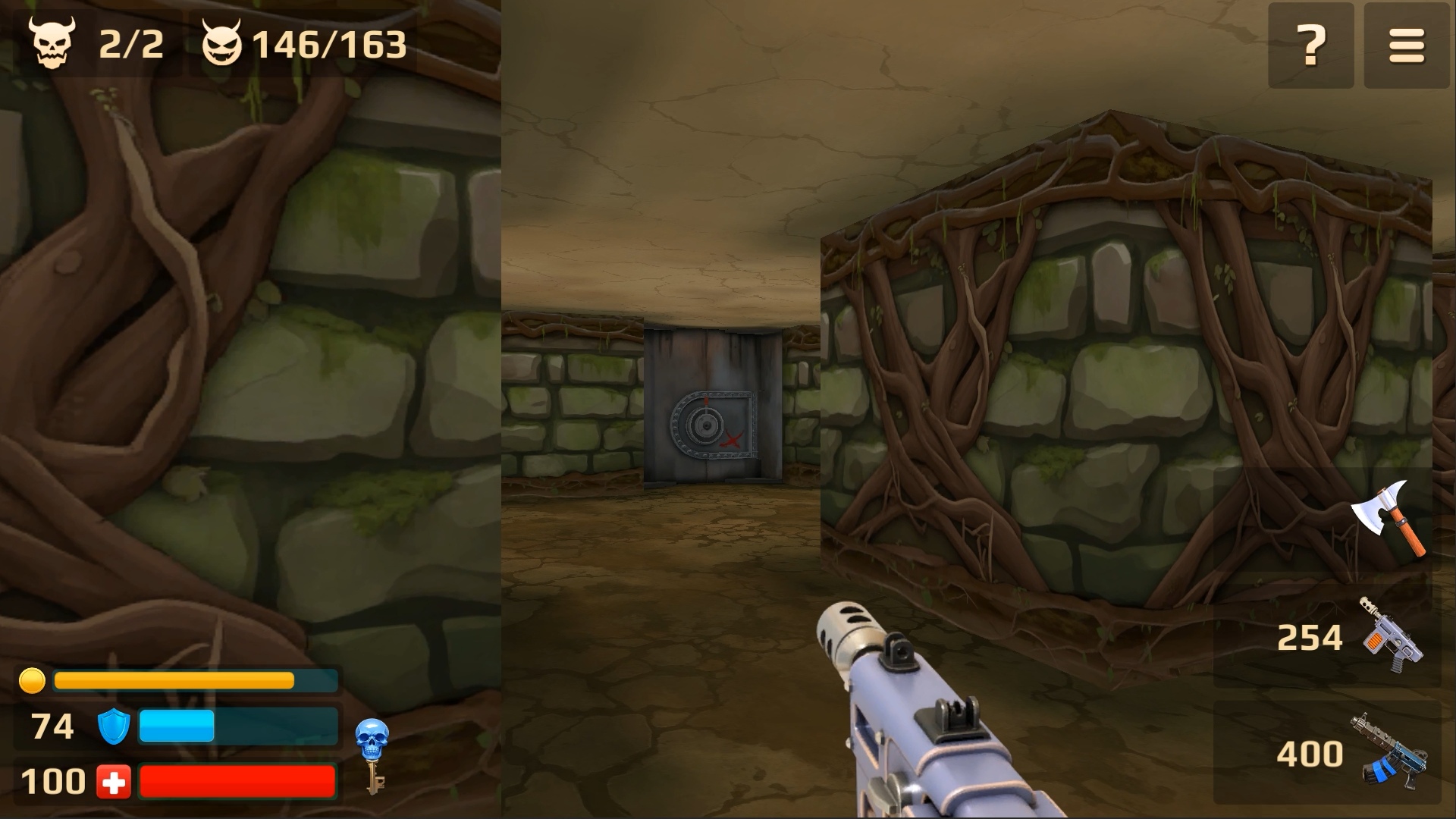Viewport: 1456px width, 819px height.
Task: Click the gold coin currency icon
Action: click(32, 681)
